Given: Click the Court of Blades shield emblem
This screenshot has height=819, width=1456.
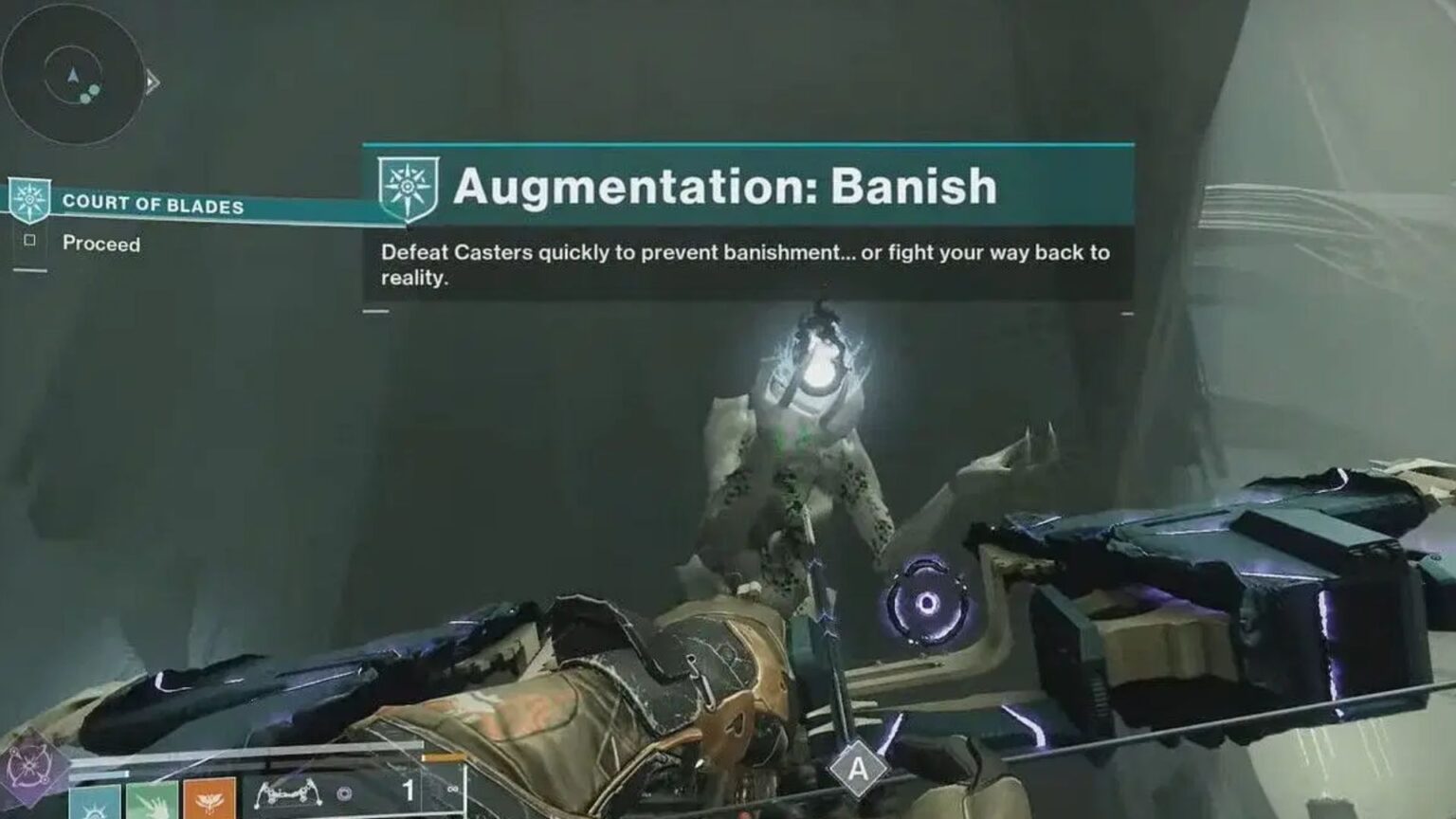Looking at the screenshot, I should (29, 197).
